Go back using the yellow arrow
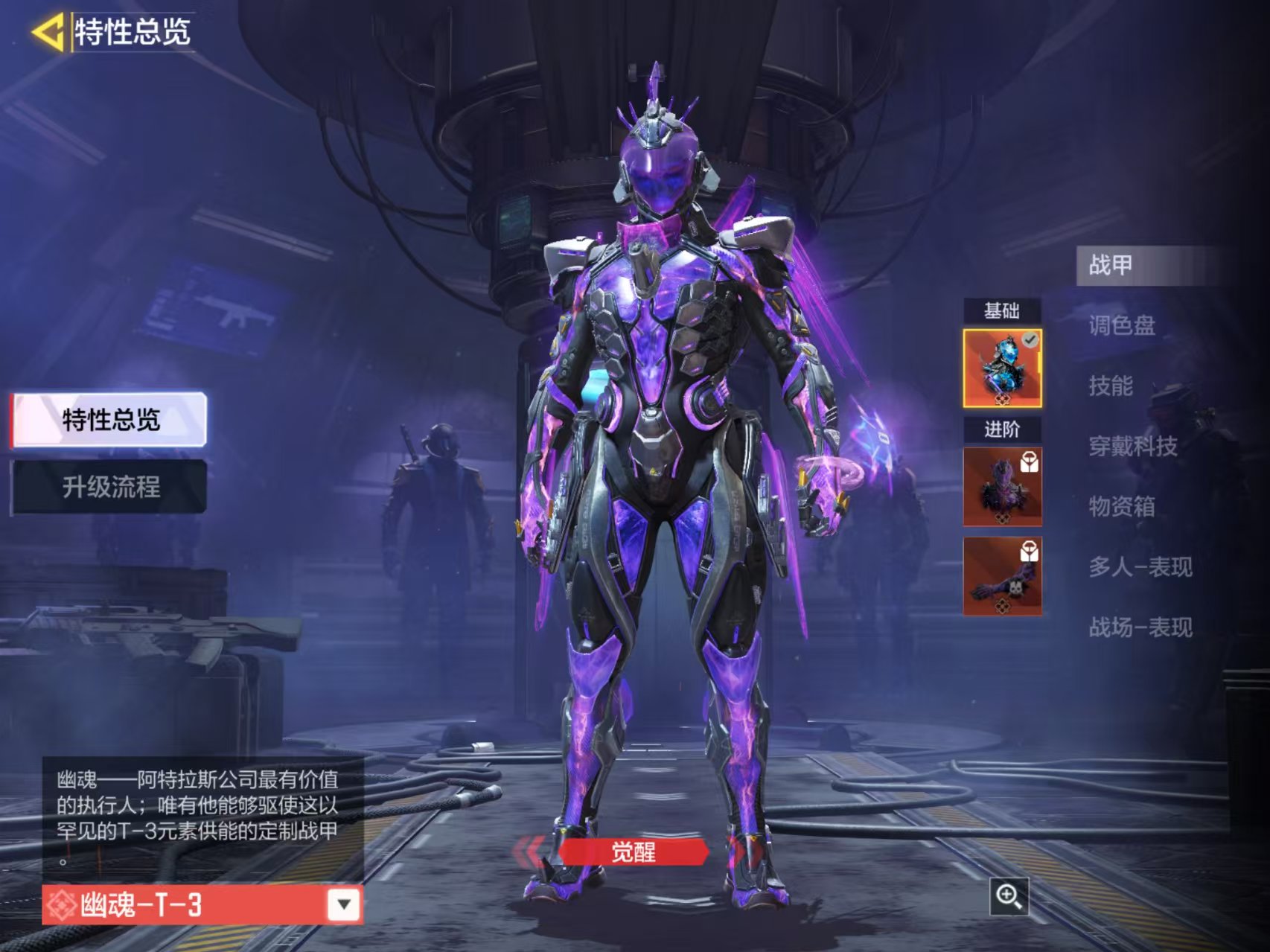Screen dimensions: 1270x952 tap(47, 33)
